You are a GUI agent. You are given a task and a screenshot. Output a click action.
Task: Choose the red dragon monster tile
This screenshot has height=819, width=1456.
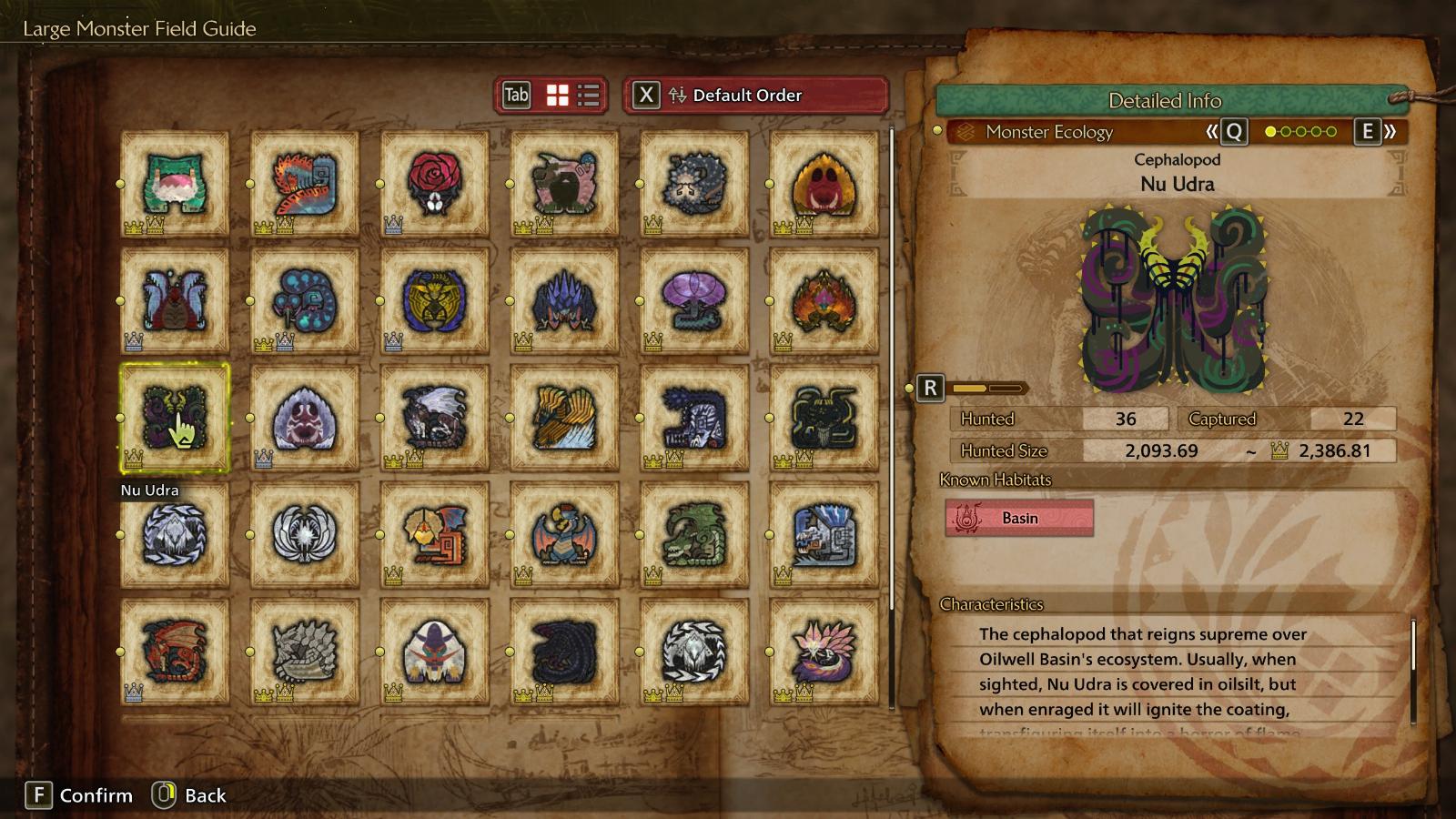175,652
